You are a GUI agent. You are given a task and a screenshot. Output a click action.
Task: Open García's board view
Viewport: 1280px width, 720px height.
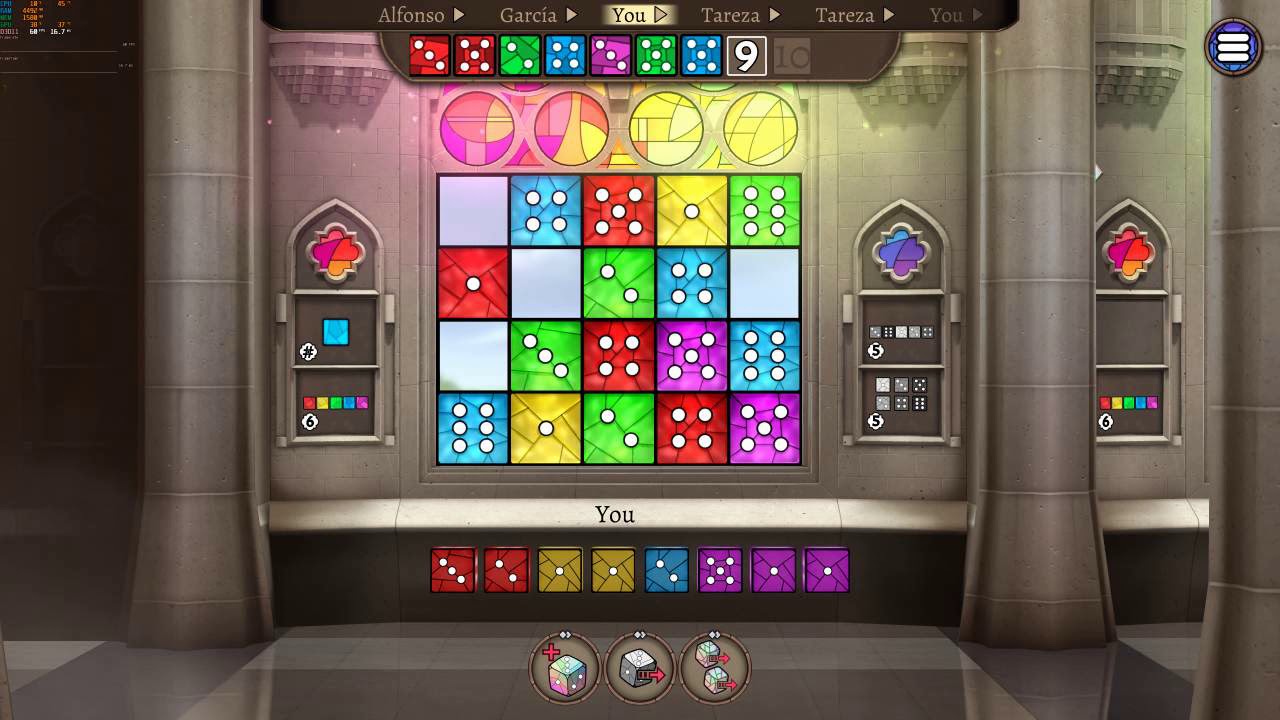pyautogui.click(x=527, y=15)
